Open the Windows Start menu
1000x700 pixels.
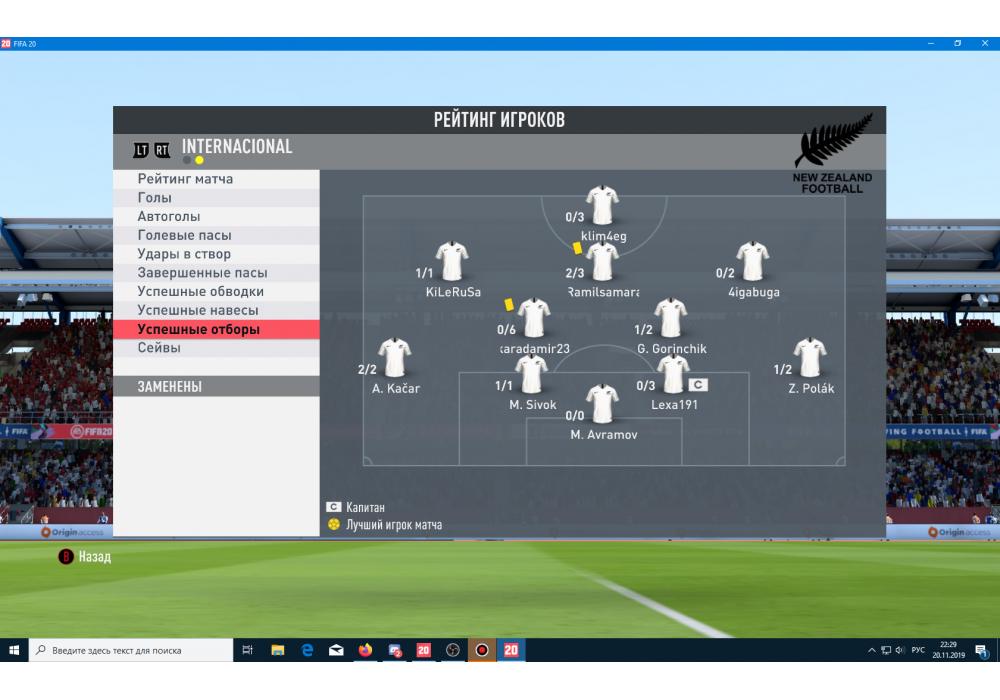click(14, 650)
